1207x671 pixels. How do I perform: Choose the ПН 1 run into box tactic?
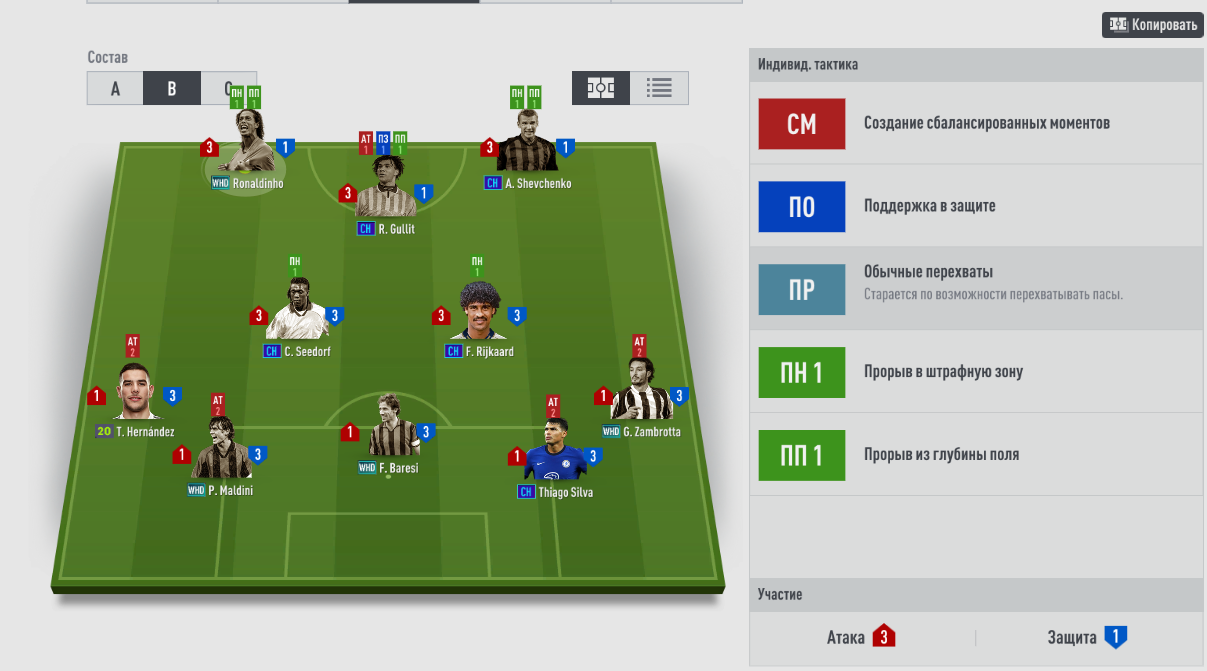802,372
